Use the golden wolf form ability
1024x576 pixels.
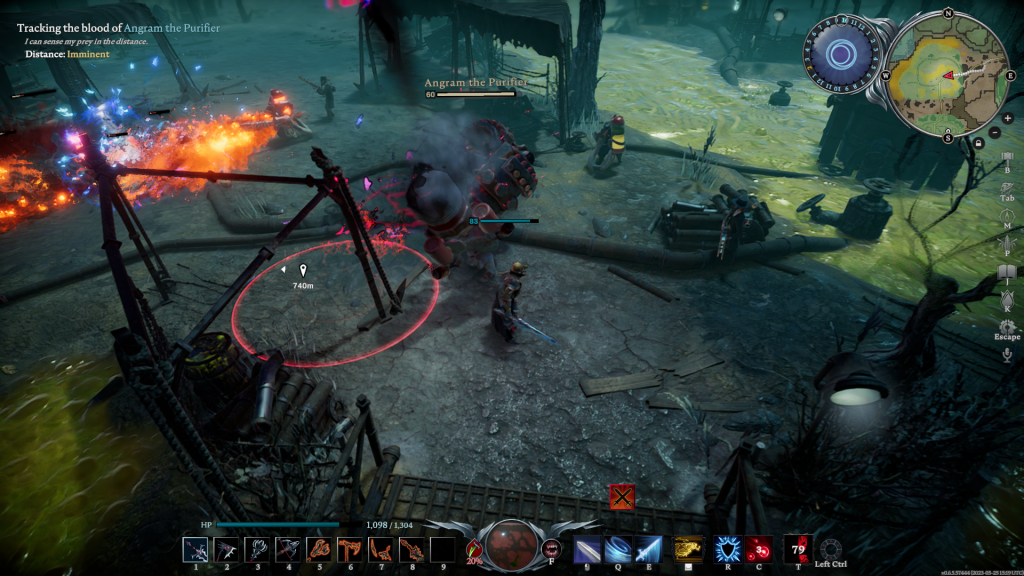click(687, 549)
